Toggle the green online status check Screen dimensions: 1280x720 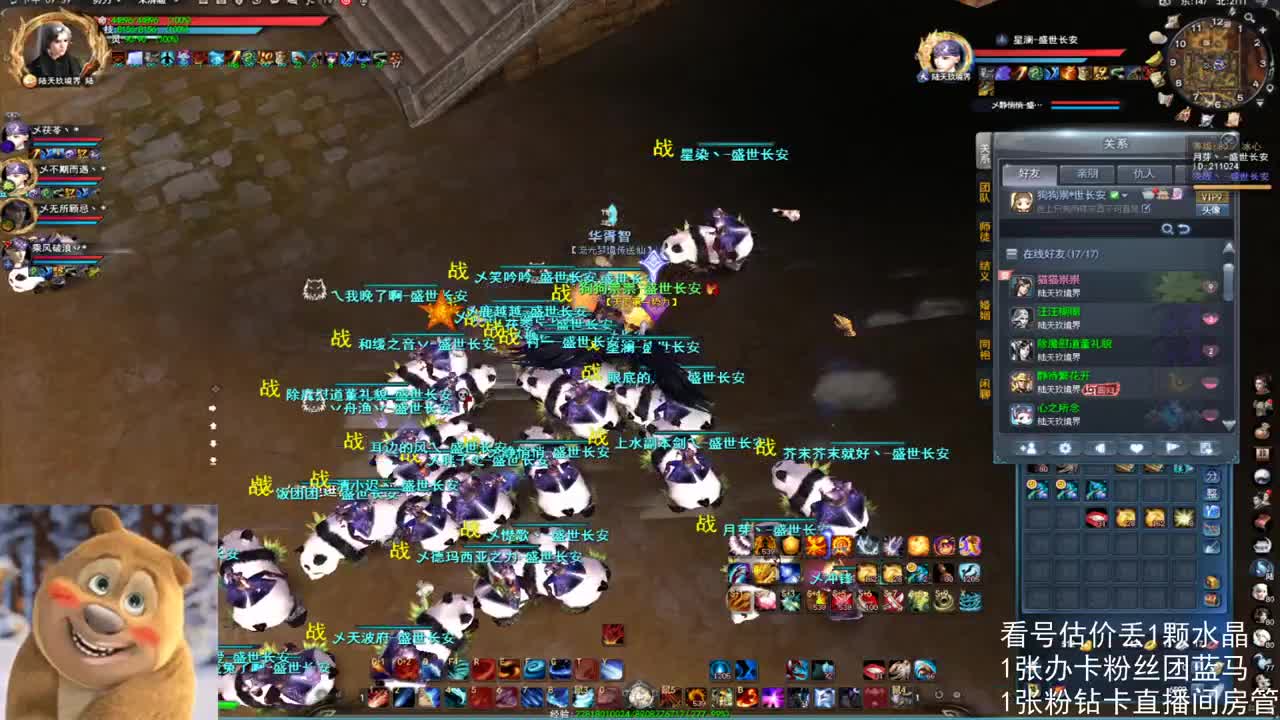[x=1113, y=195]
